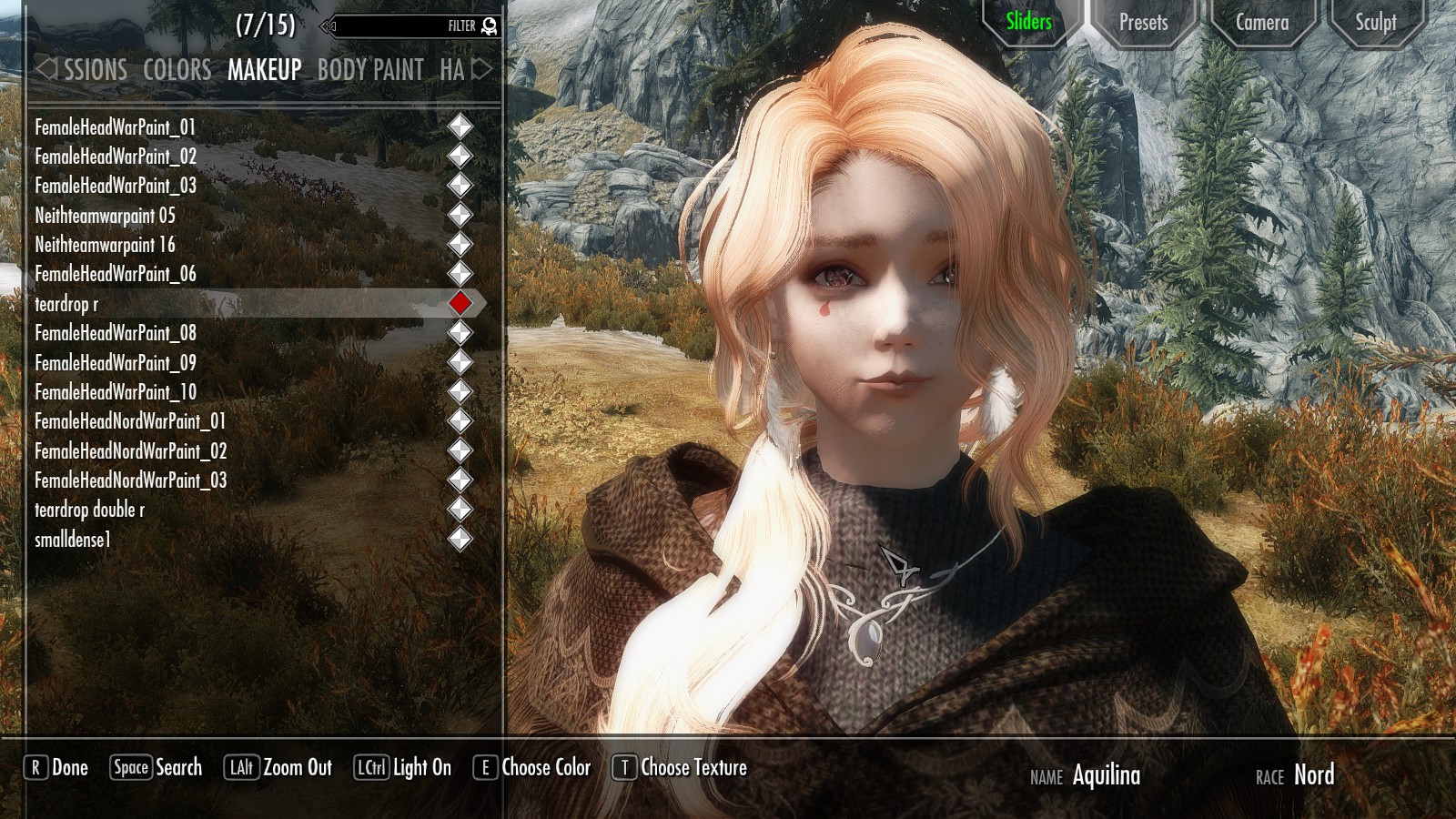The height and width of the screenshot is (819, 1456).
Task: Select the Sliders tab
Action: point(1028,22)
